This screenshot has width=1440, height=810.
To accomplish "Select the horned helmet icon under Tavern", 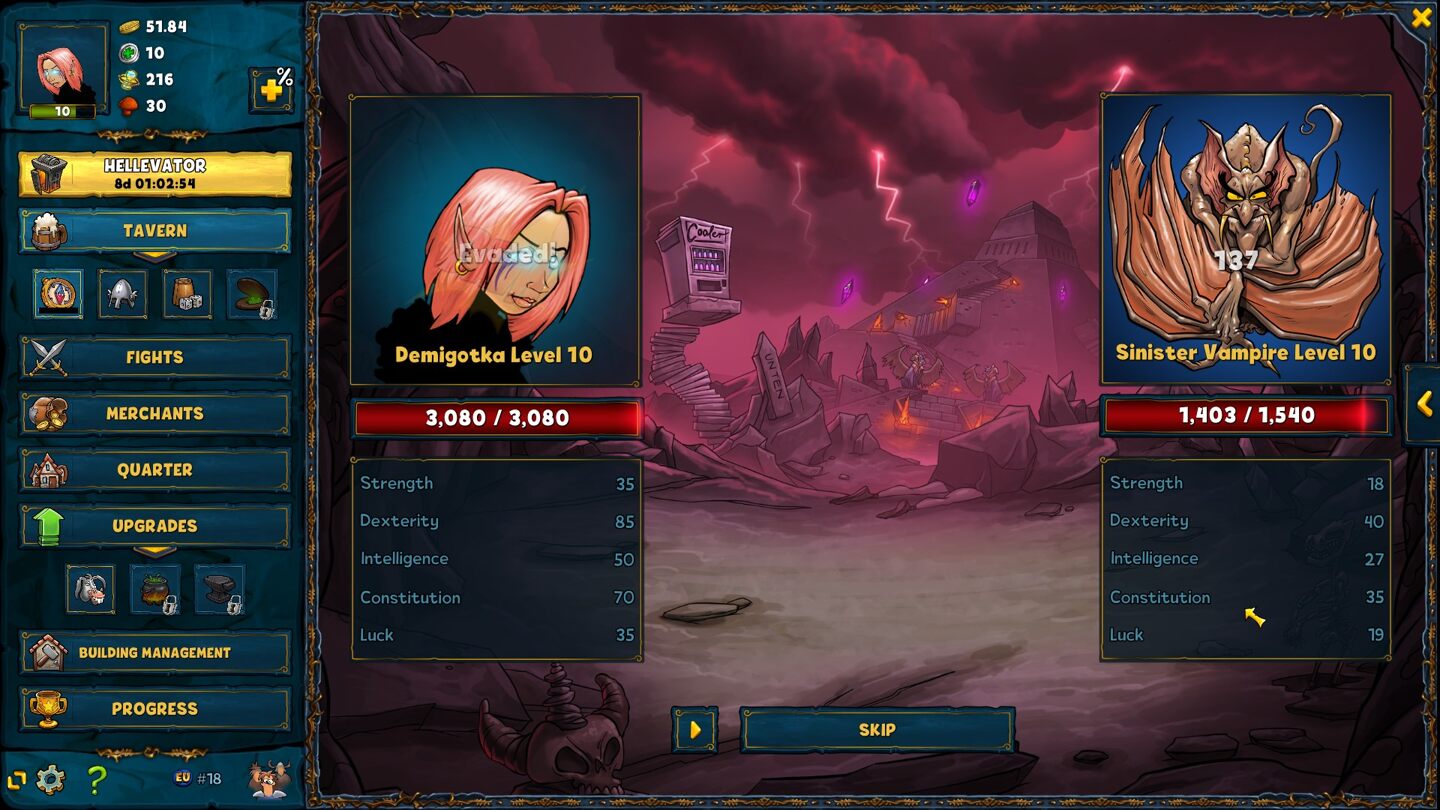I will click(122, 294).
